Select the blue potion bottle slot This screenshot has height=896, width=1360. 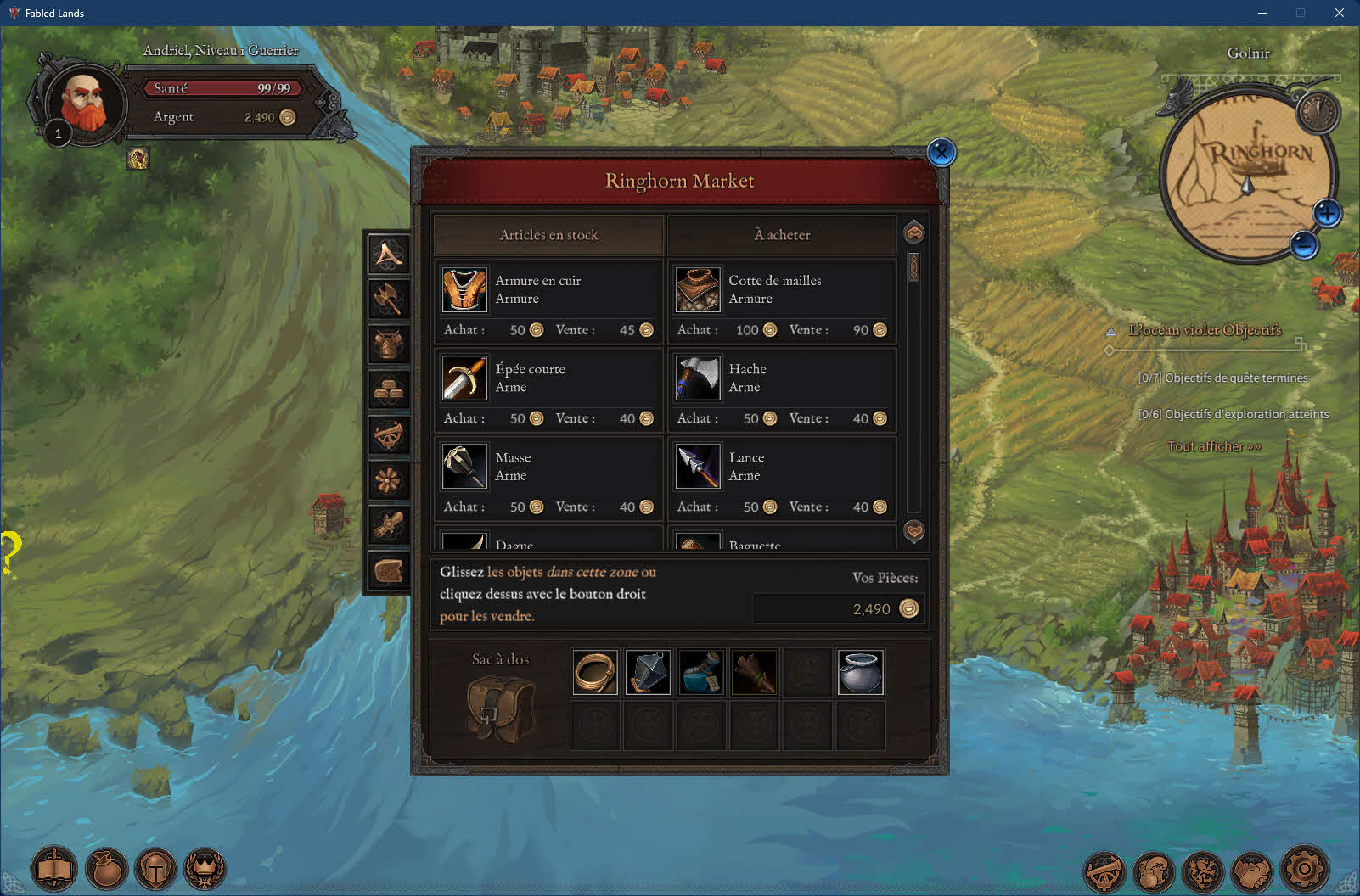[x=701, y=673]
